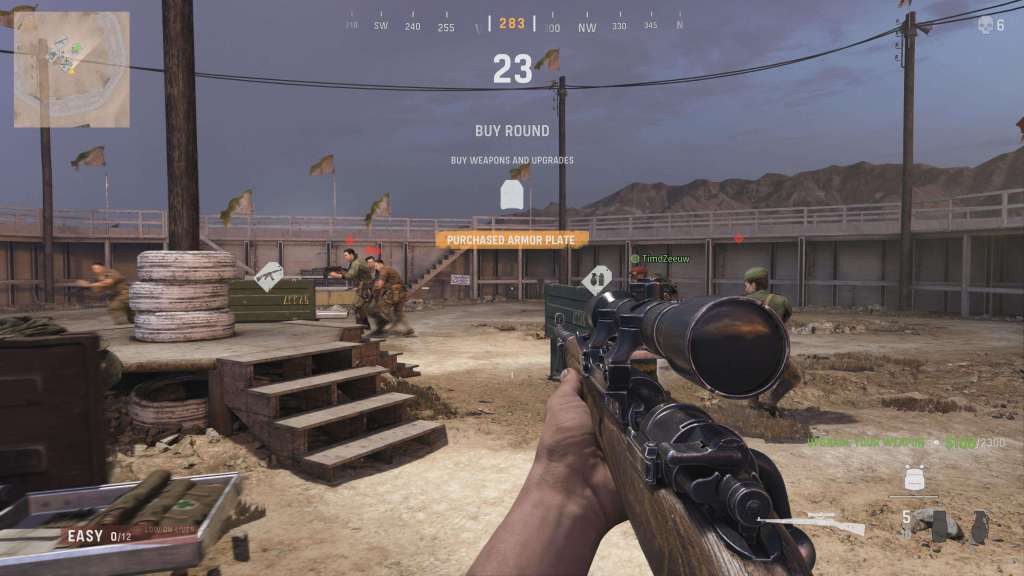The height and width of the screenshot is (576, 1024).
Task: Click the skull lives icon
Action: click(x=985, y=25)
